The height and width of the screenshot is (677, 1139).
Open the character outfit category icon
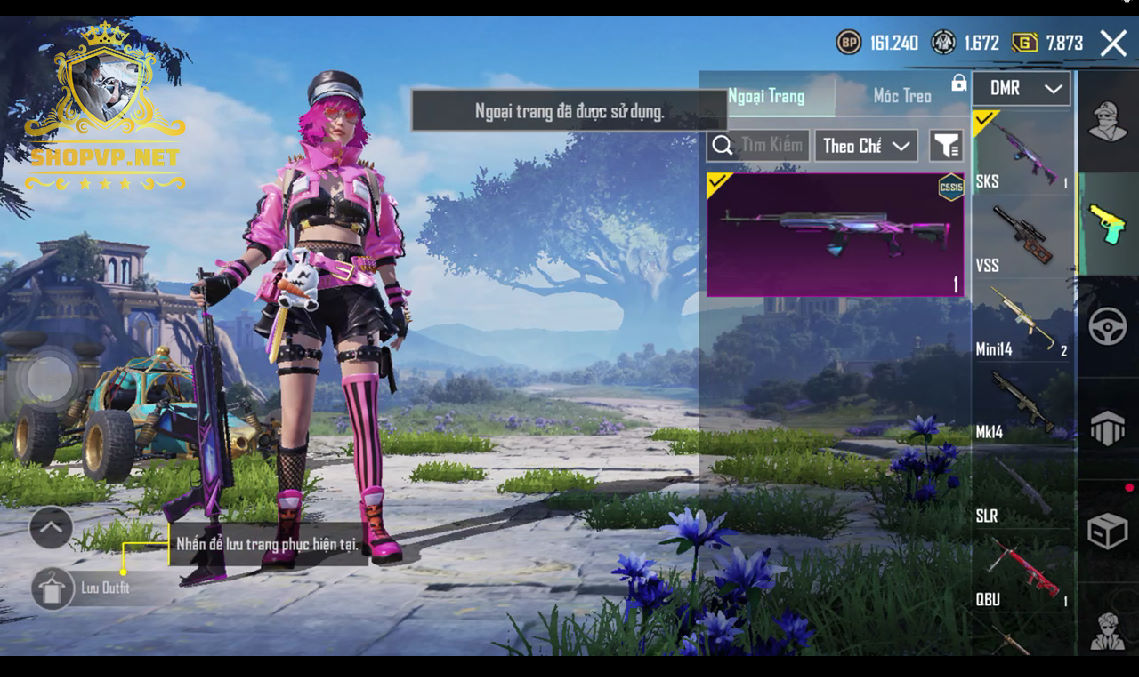coord(1108,122)
